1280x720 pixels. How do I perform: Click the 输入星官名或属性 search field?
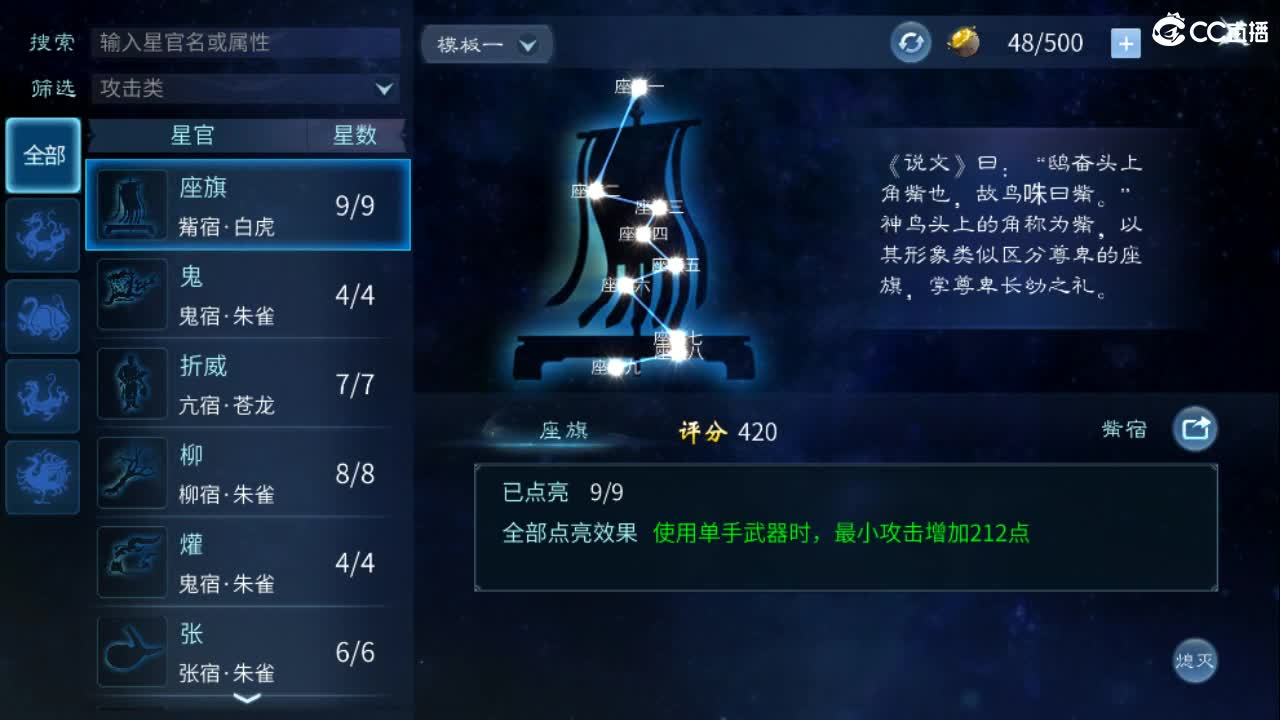point(244,43)
